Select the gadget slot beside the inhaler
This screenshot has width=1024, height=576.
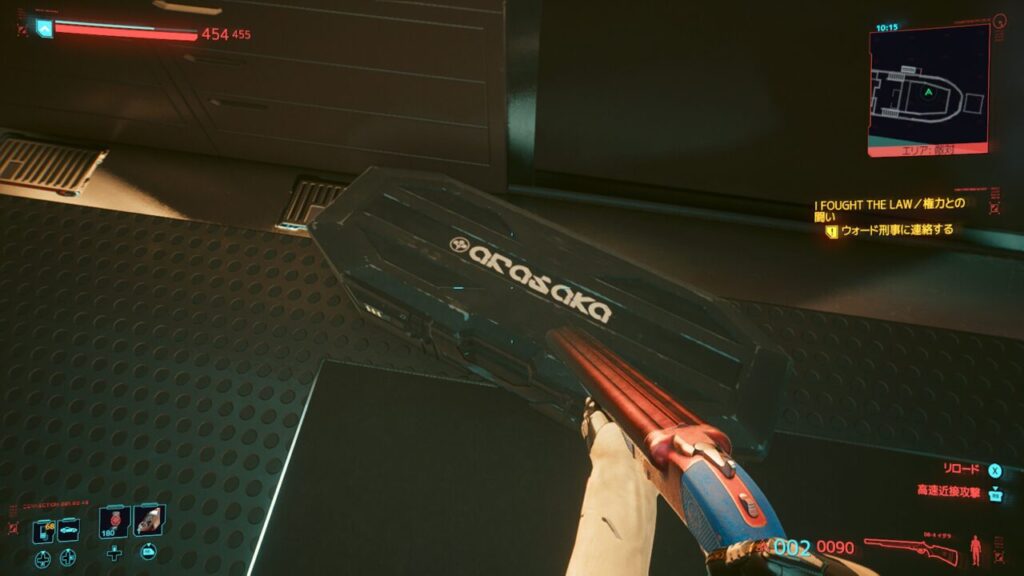point(148,521)
